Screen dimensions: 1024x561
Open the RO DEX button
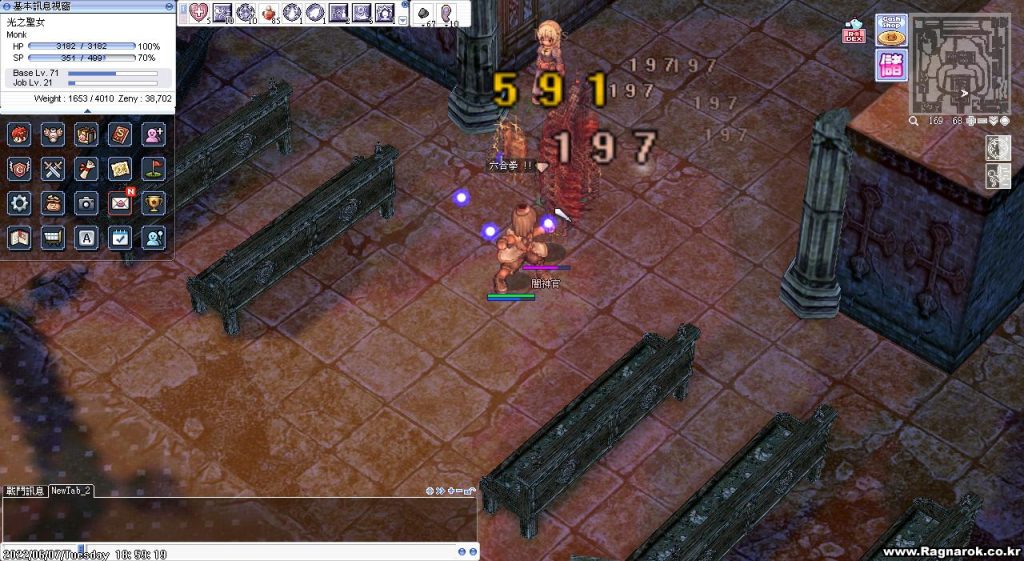(855, 33)
